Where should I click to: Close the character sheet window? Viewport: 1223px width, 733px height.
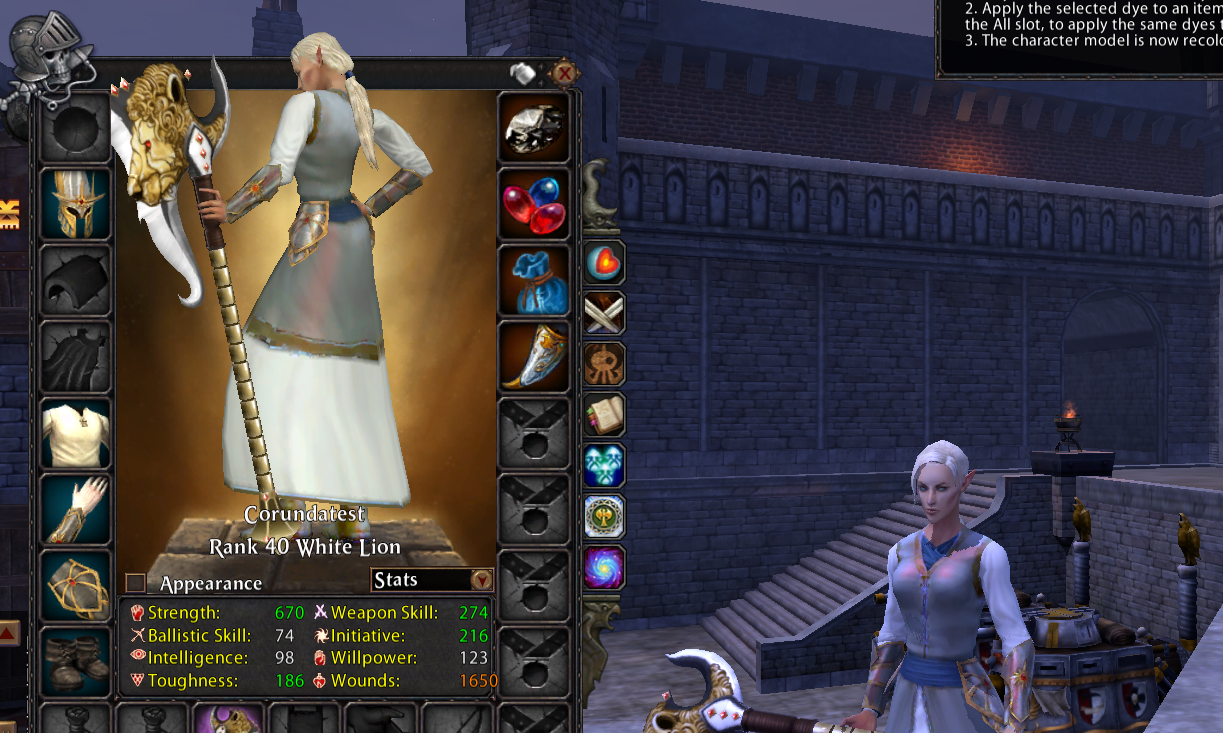tap(564, 73)
